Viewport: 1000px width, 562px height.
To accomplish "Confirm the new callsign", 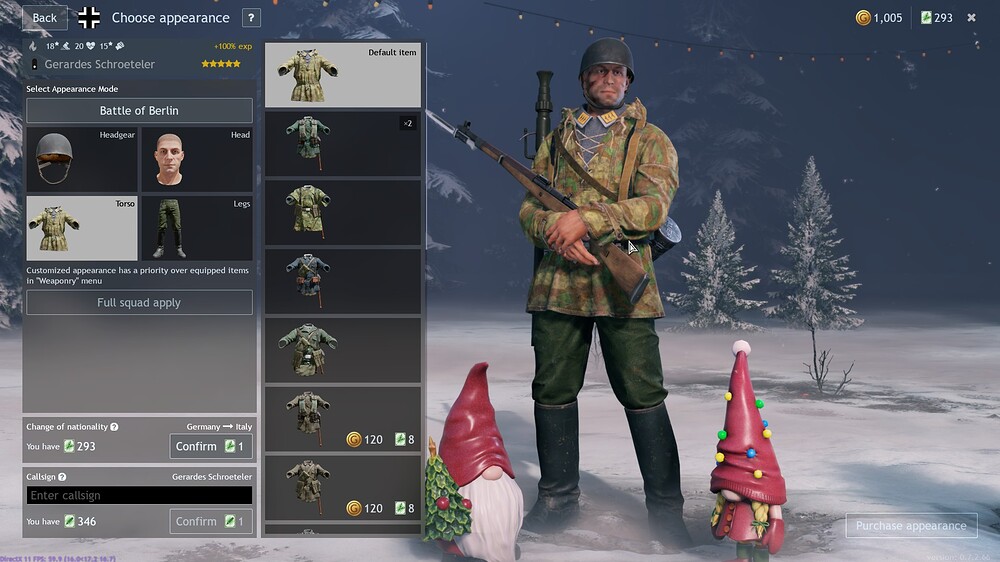I will click(x=210, y=521).
